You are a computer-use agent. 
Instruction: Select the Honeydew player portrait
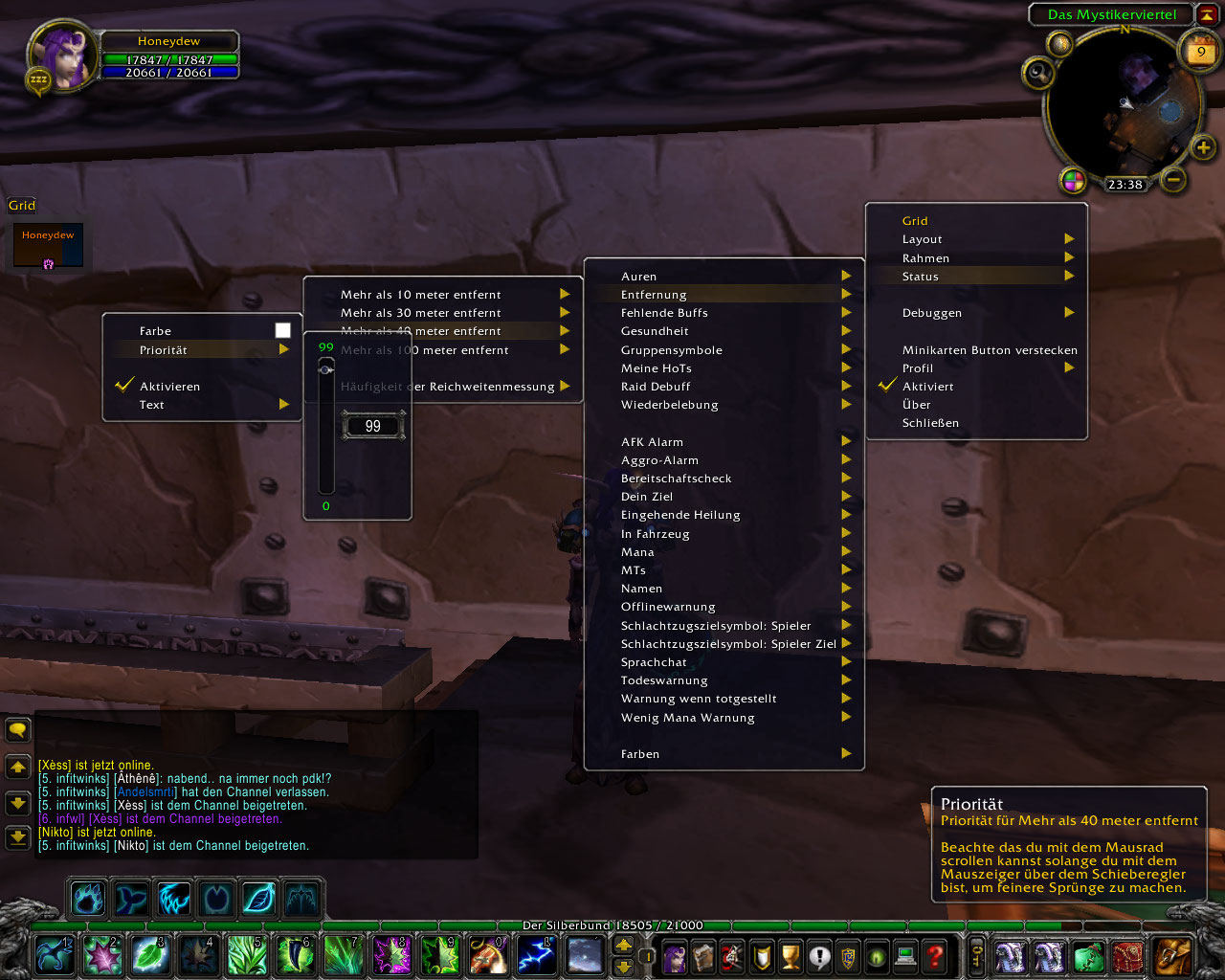click(x=63, y=55)
